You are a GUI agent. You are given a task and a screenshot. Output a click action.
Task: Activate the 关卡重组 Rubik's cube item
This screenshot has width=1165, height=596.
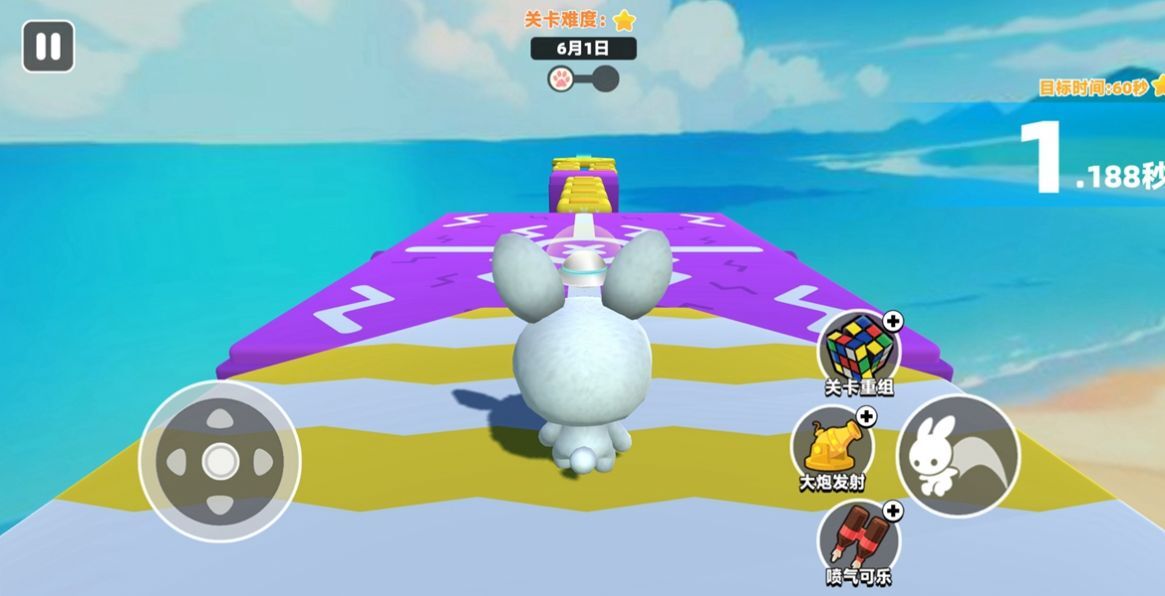857,346
